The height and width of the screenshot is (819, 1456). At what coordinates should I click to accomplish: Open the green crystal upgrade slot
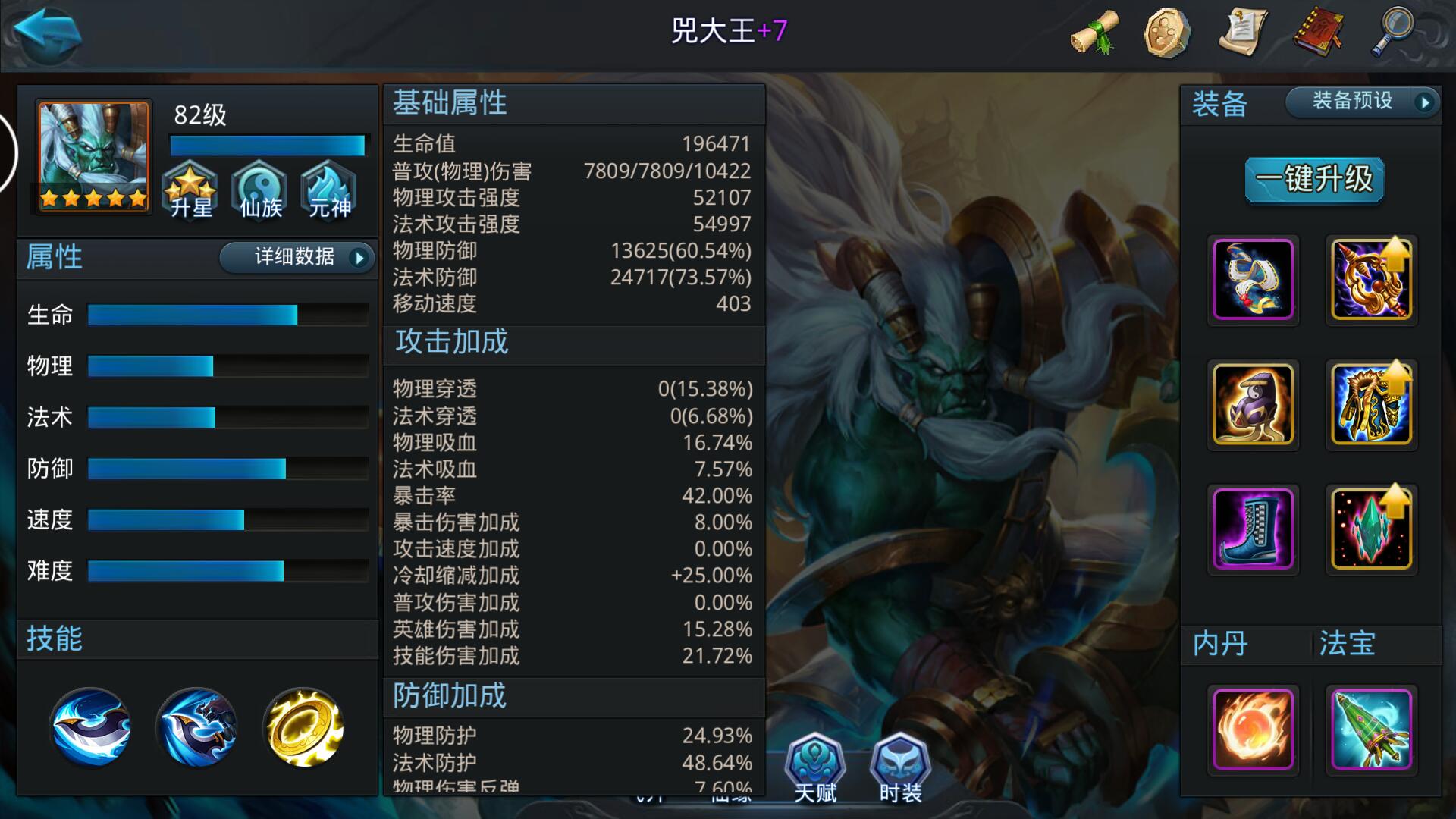[x=1371, y=529]
